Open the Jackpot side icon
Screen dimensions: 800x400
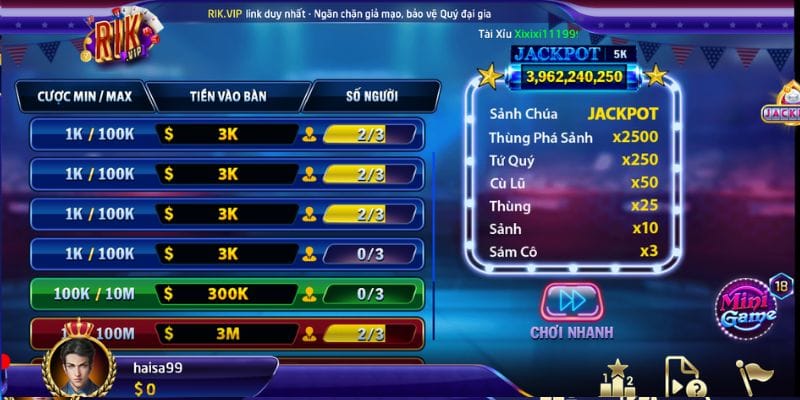[781, 110]
